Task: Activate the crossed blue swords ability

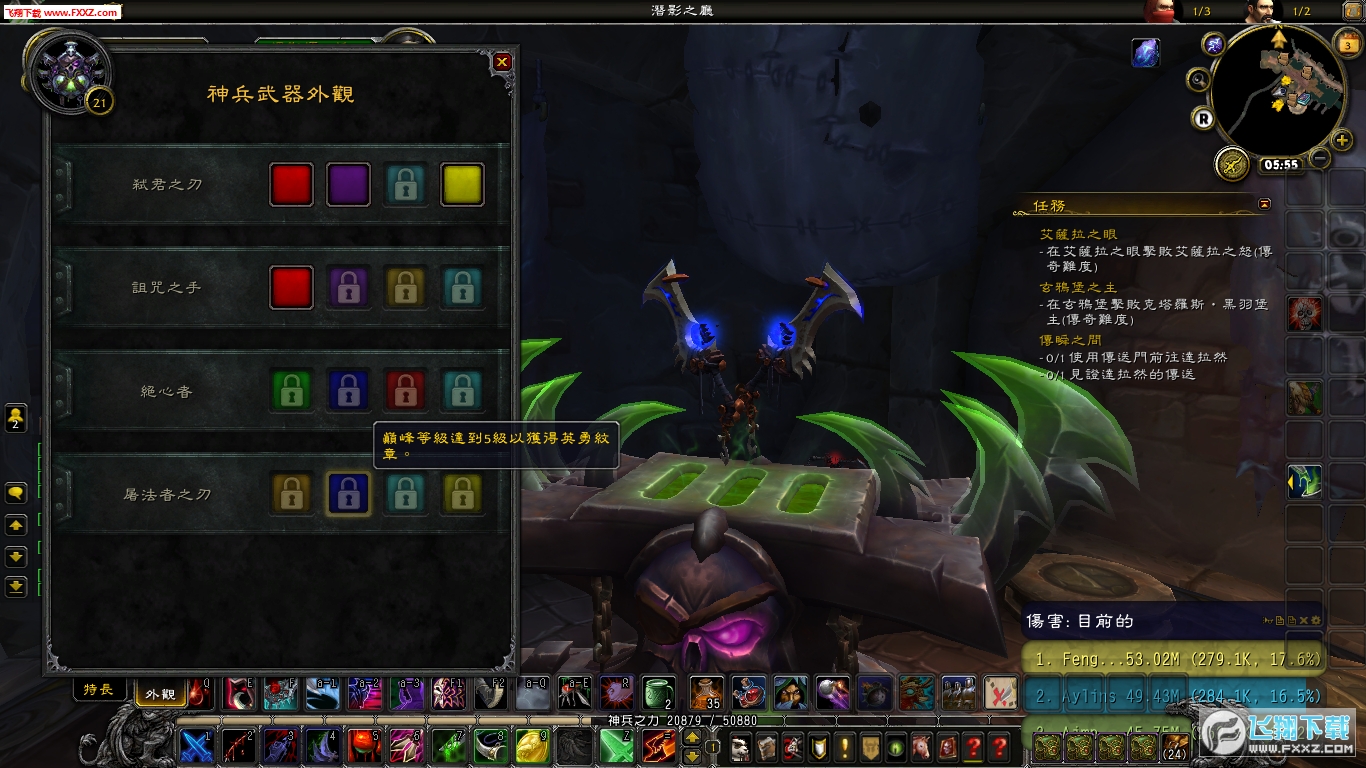Action: [195, 745]
